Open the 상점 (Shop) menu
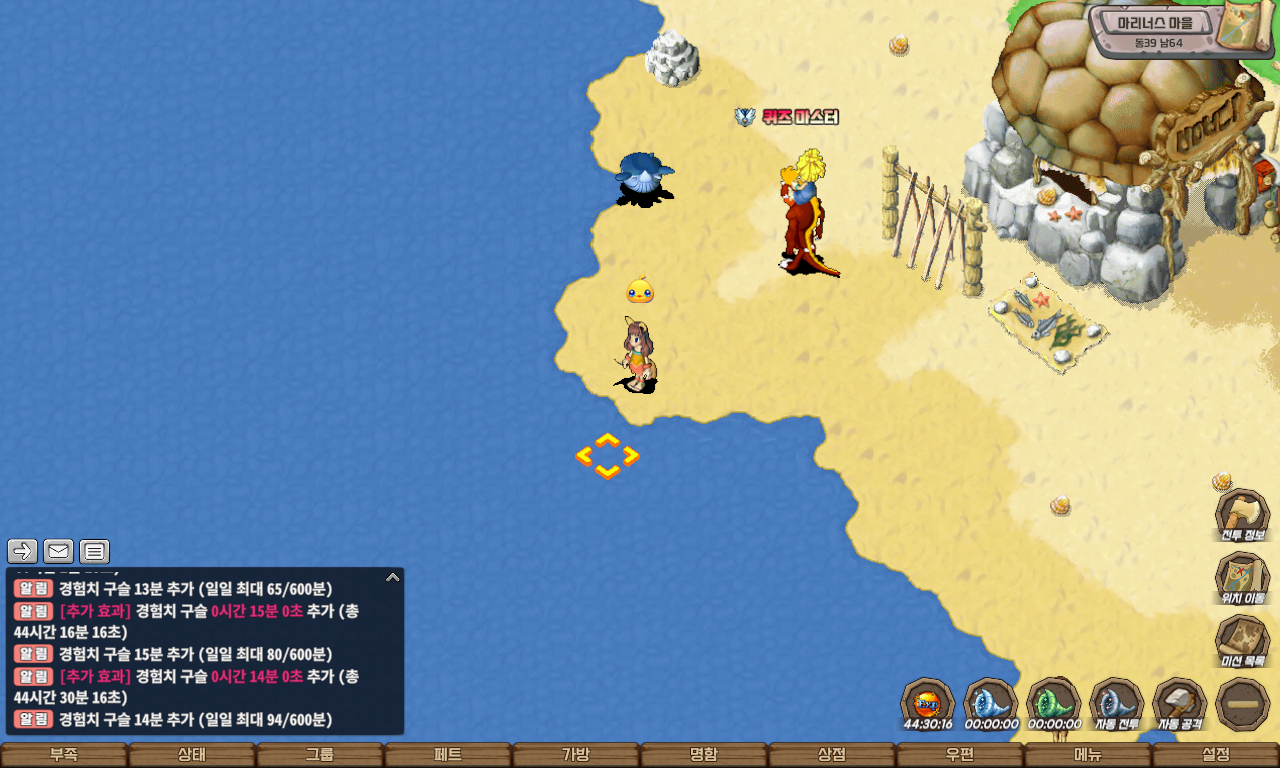The width and height of the screenshot is (1280, 768). [832, 755]
